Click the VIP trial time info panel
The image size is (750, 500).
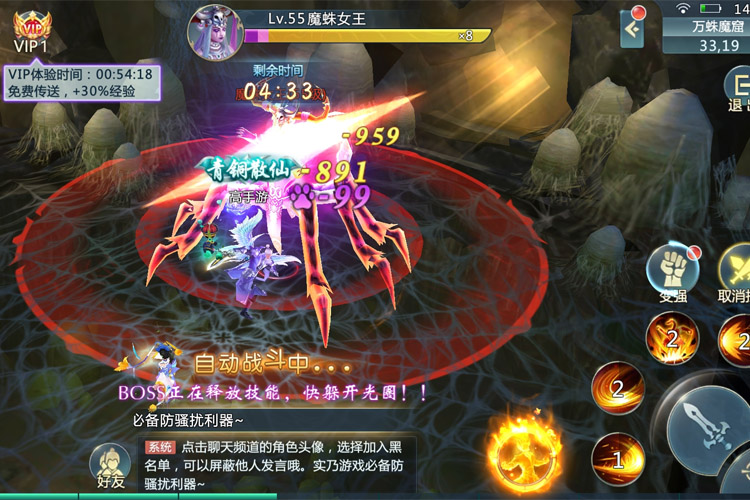pyautogui.click(x=81, y=81)
